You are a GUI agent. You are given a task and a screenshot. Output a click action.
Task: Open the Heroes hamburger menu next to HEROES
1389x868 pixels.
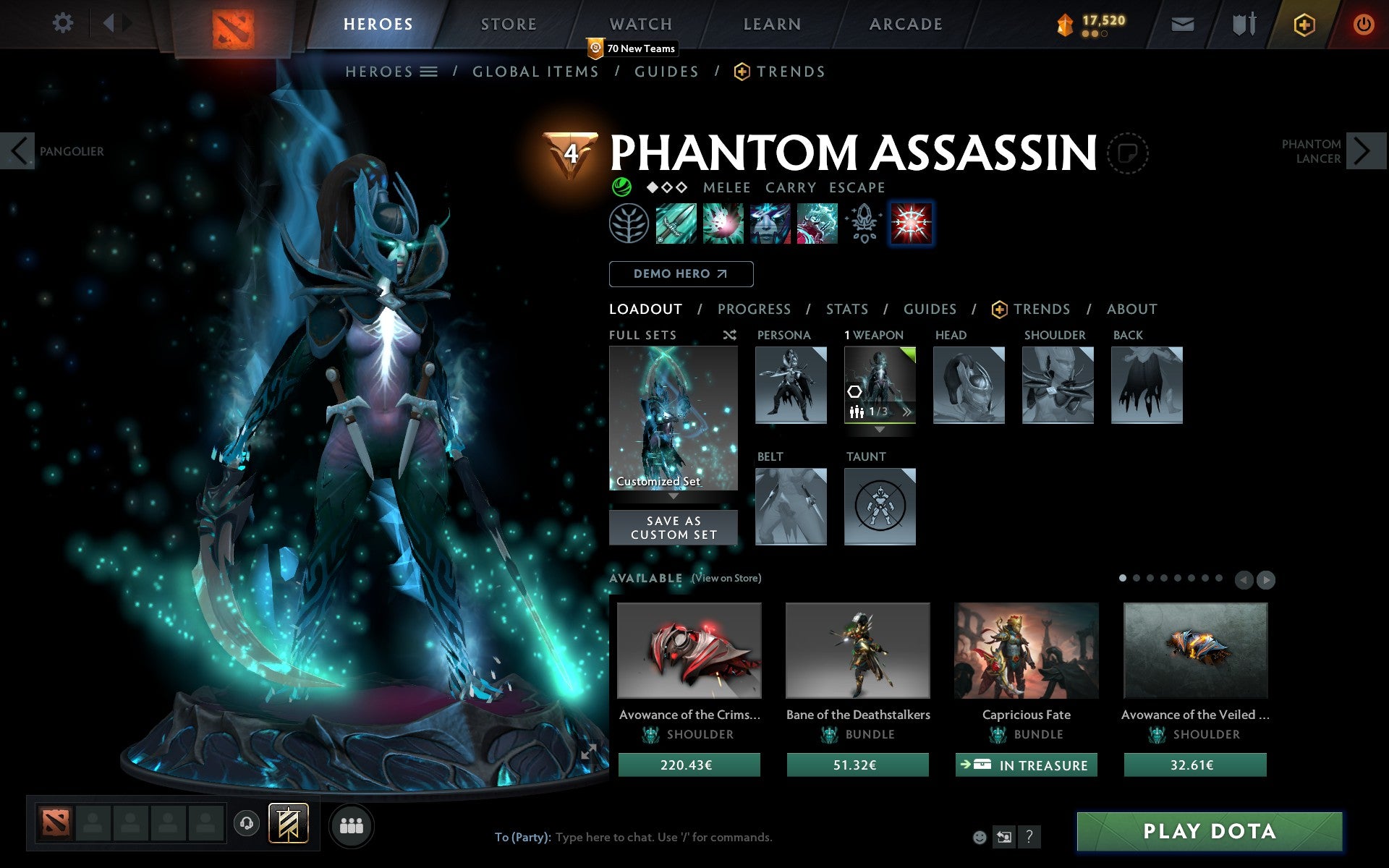[x=428, y=72]
